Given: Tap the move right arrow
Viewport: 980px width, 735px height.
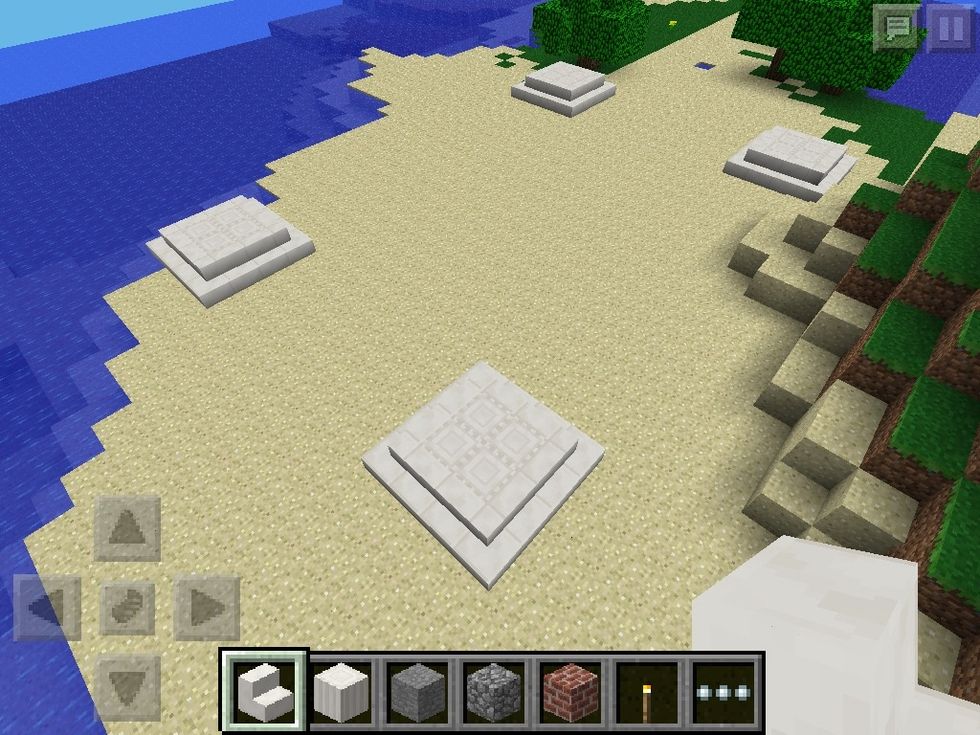Looking at the screenshot, I should (206, 607).
